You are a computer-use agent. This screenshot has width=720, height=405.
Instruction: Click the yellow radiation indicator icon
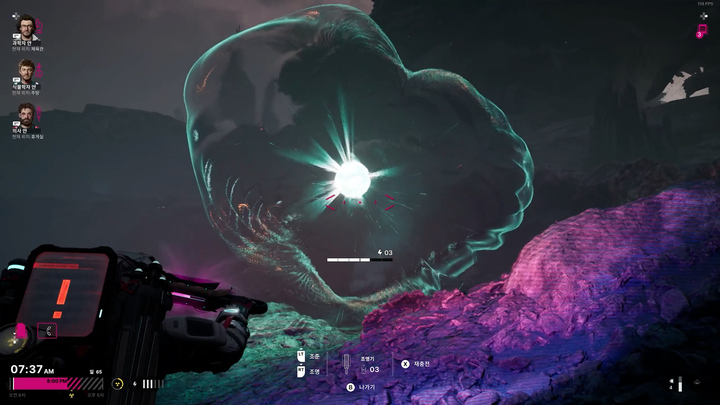tap(118, 383)
